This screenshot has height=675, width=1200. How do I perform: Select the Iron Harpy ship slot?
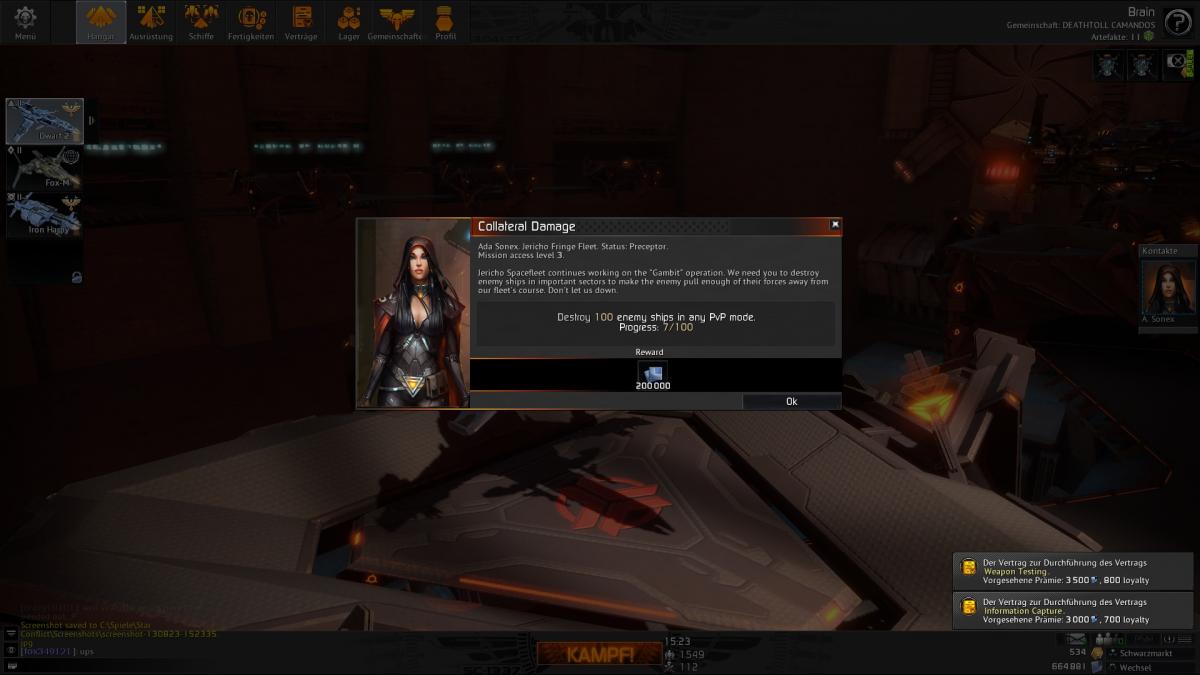[45, 215]
